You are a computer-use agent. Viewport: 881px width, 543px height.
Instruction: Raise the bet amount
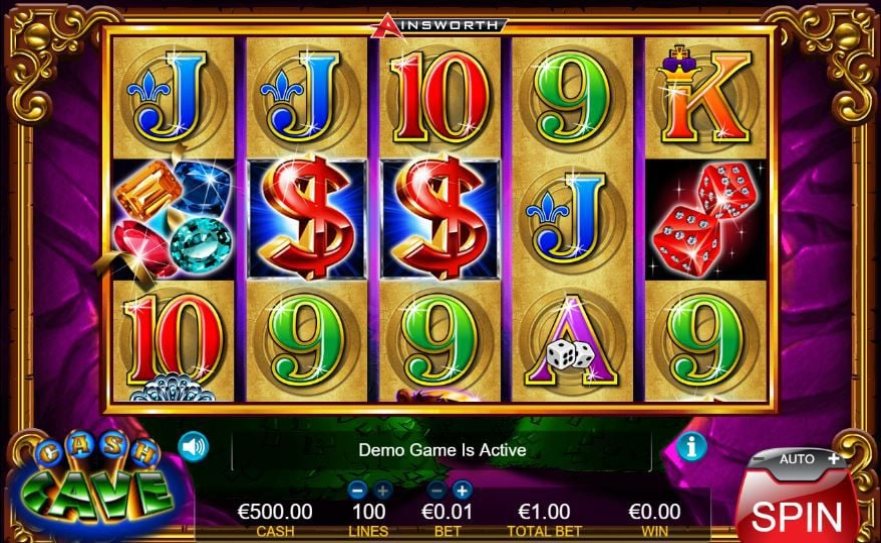462,490
